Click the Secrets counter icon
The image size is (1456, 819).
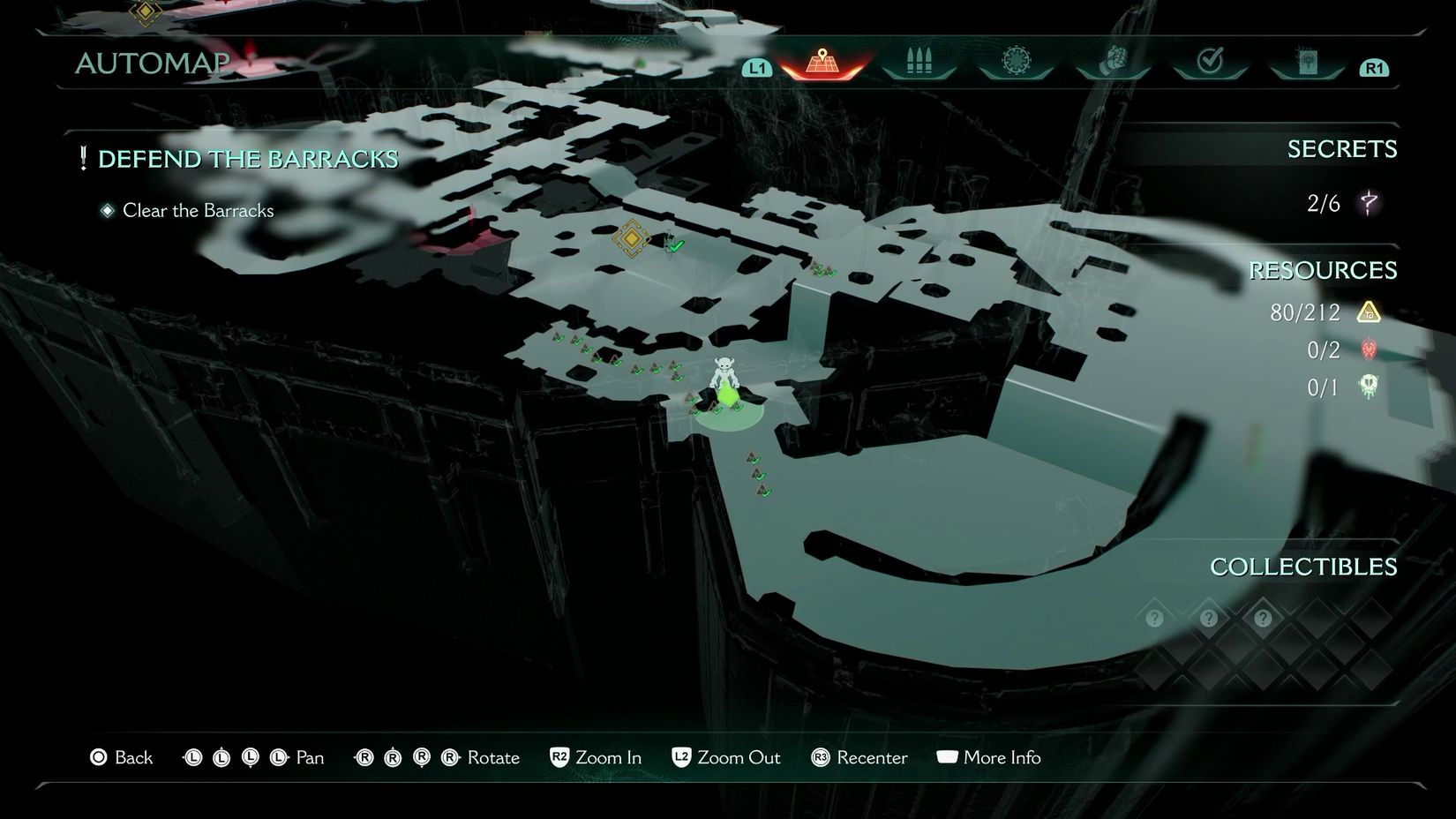pyautogui.click(x=1369, y=203)
